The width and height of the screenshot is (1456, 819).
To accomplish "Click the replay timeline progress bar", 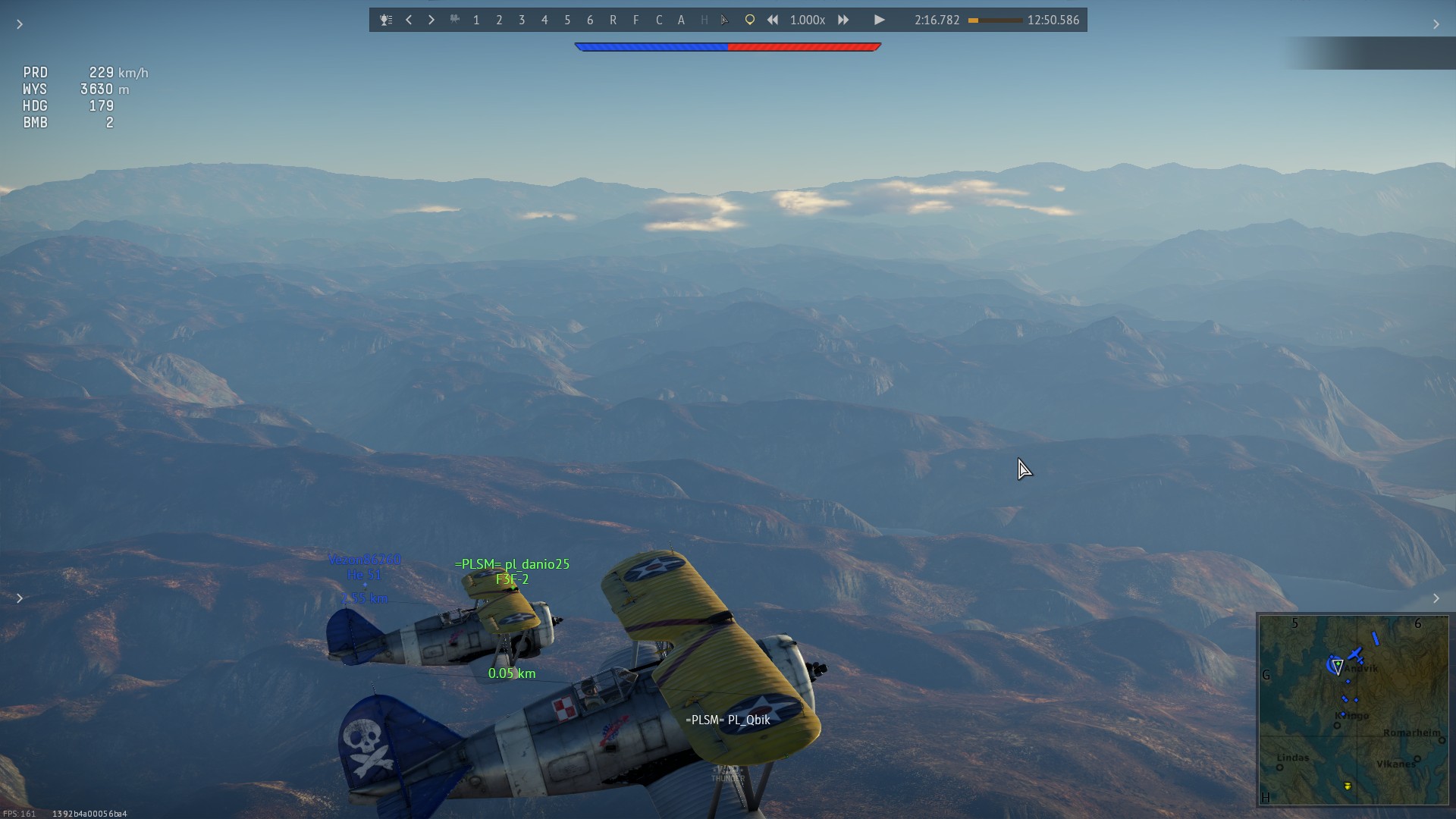I will point(995,20).
